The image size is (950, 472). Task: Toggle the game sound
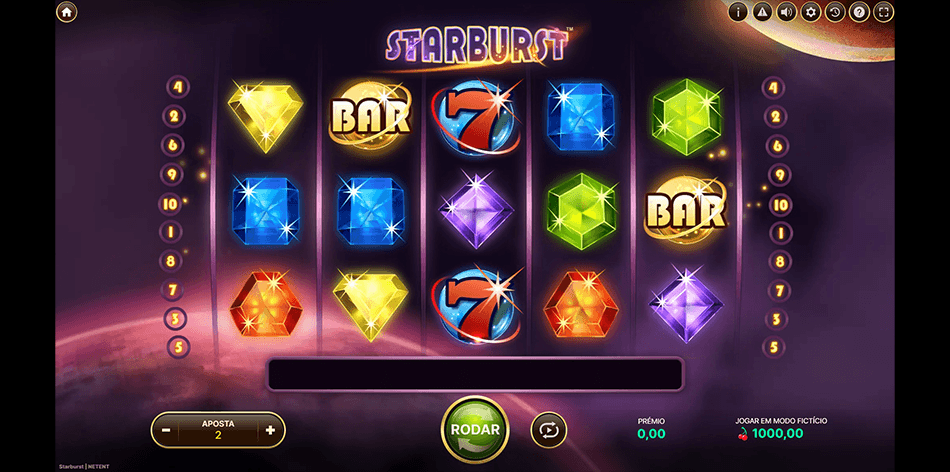tap(787, 12)
